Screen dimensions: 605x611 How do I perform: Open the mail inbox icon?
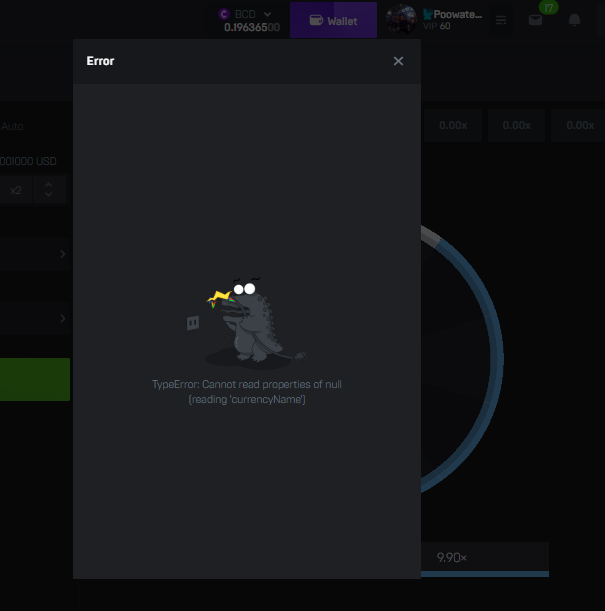coord(536,20)
